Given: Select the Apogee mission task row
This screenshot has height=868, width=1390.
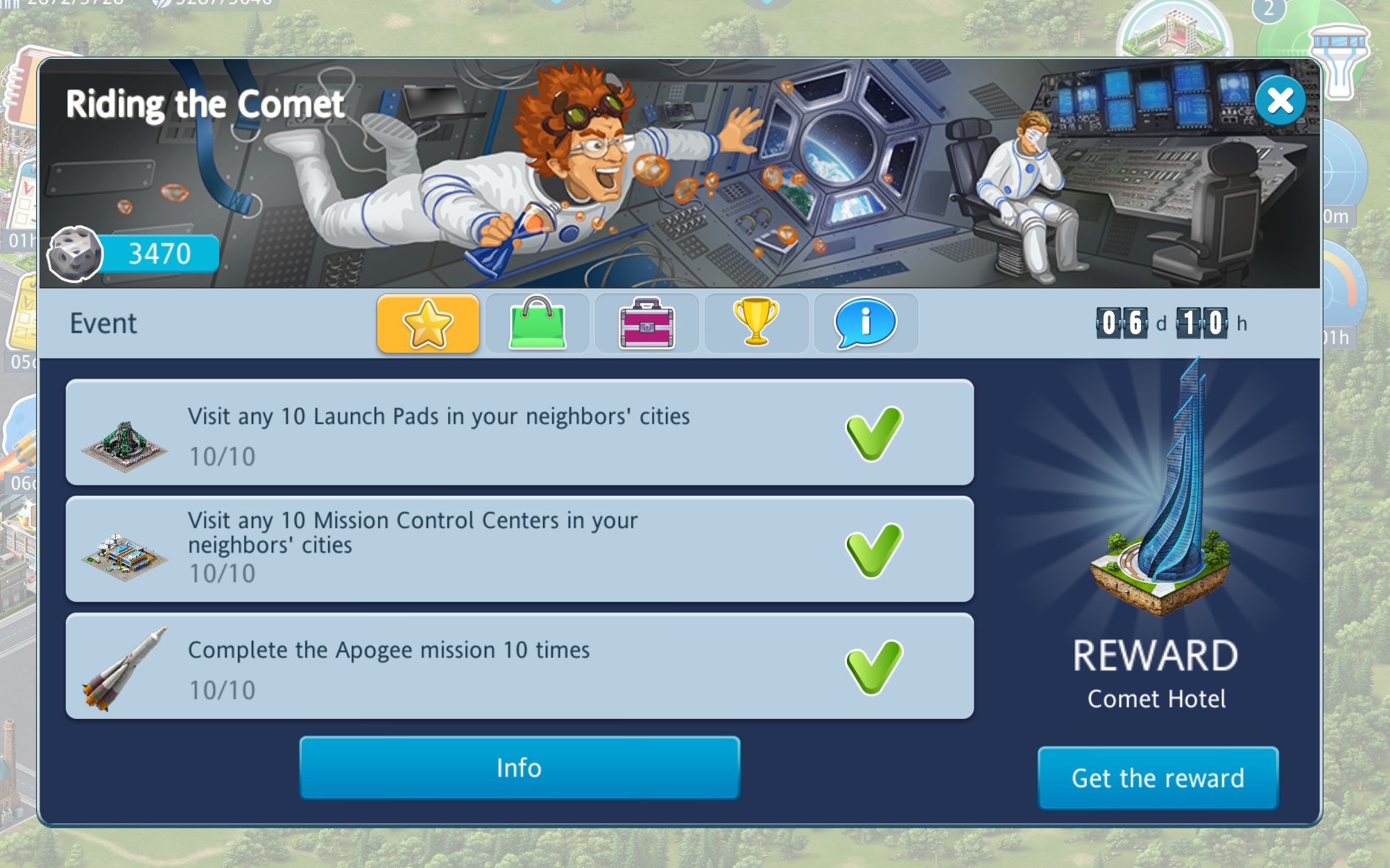Looking at the screenshot, I should coord(520,666).
